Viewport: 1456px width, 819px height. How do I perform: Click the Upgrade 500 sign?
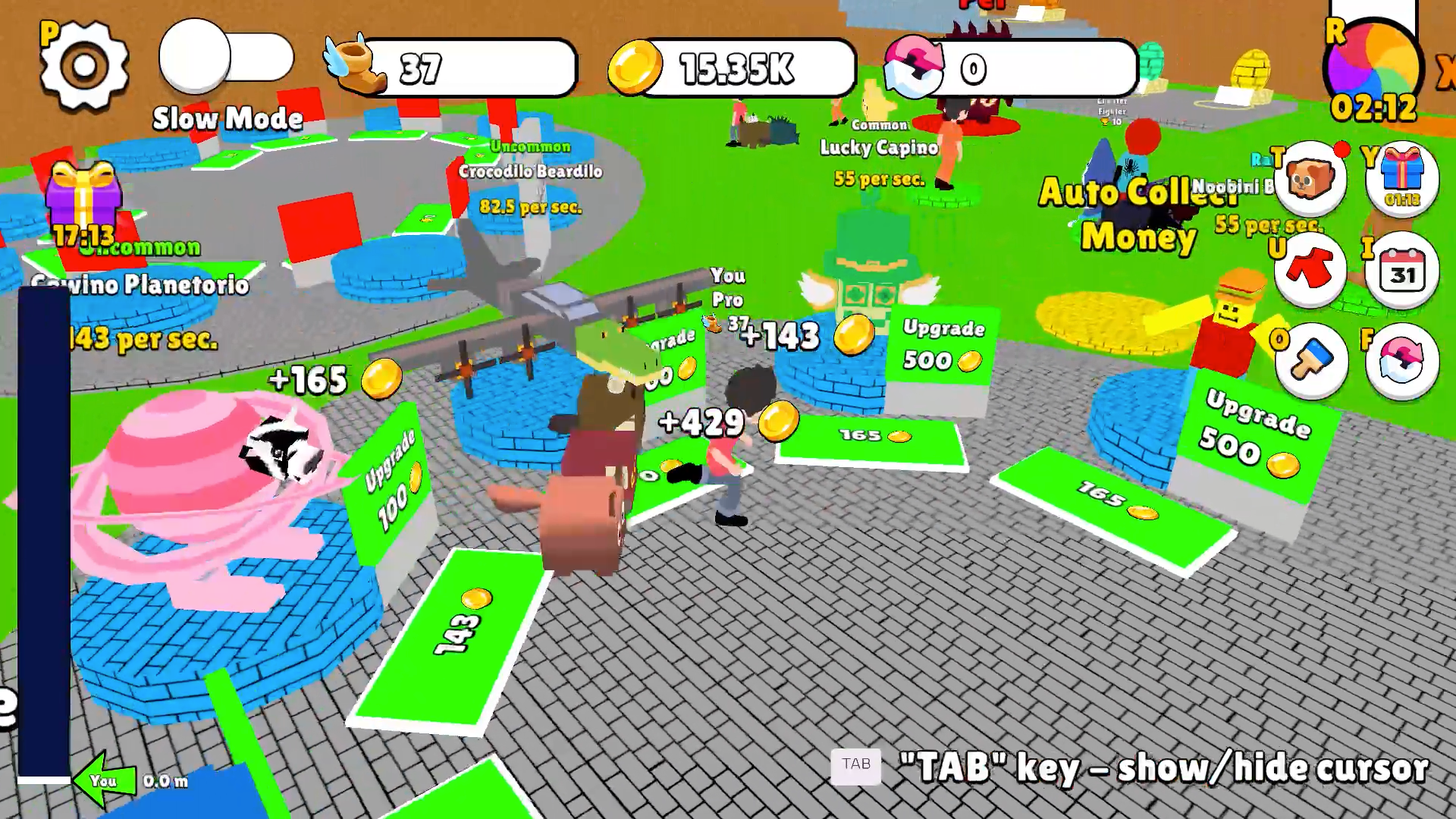click(940, 345)
